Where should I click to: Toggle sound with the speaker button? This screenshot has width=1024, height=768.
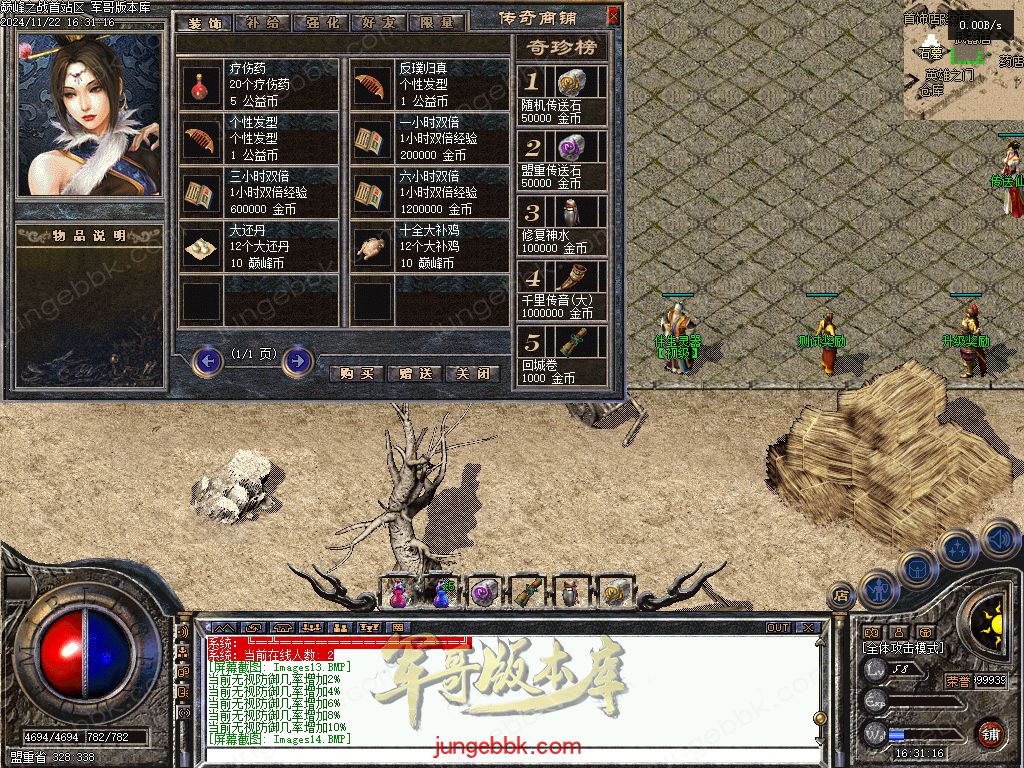click(x=999, y=538)
